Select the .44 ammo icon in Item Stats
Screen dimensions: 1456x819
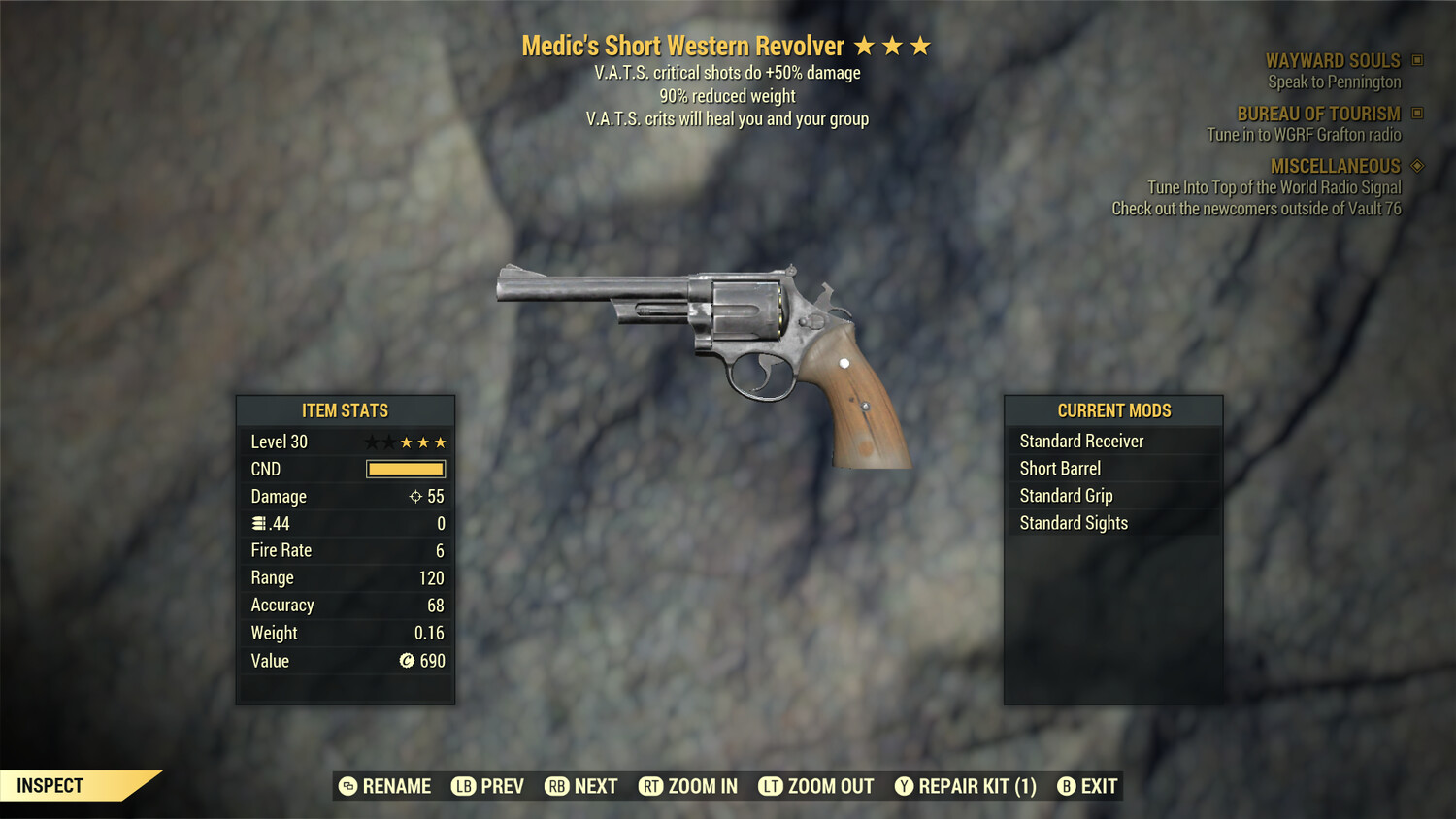pyautogui.click(x=257, y=523)
